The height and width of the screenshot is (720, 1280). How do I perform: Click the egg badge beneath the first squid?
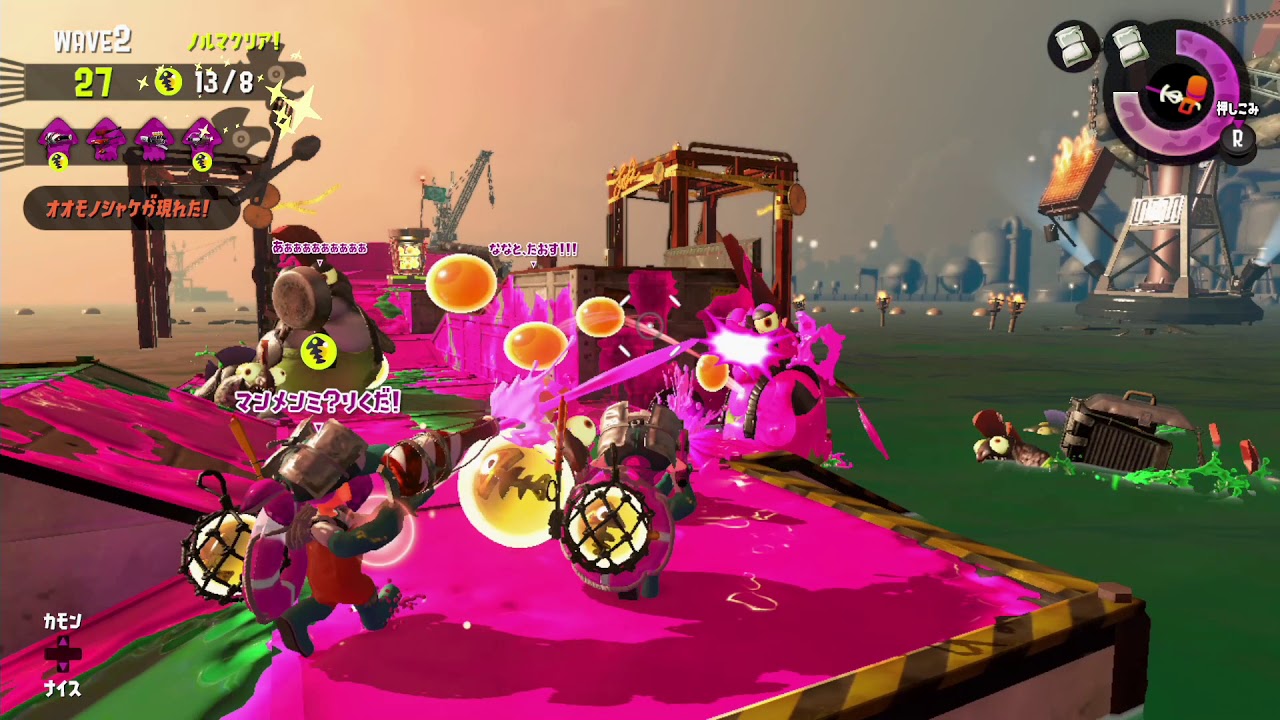click(57, 163)
